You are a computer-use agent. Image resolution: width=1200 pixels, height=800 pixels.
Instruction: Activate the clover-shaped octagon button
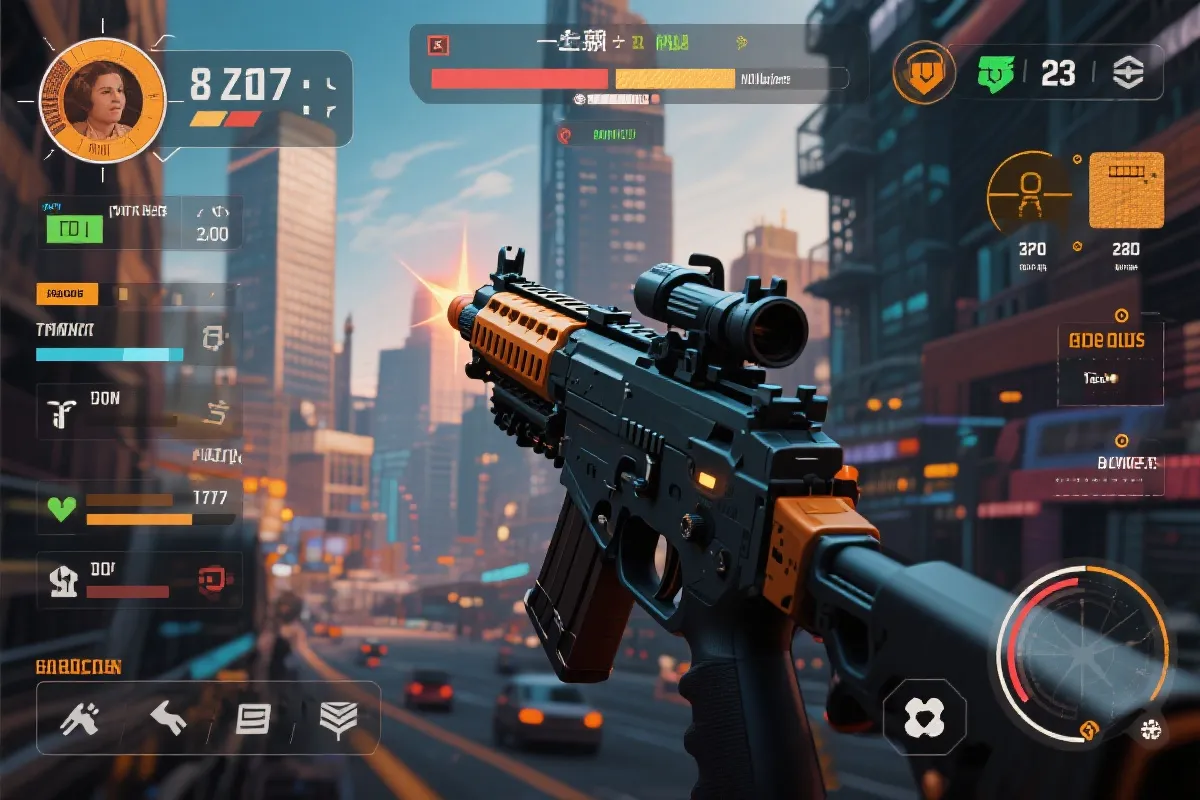[x=924, y=718]
